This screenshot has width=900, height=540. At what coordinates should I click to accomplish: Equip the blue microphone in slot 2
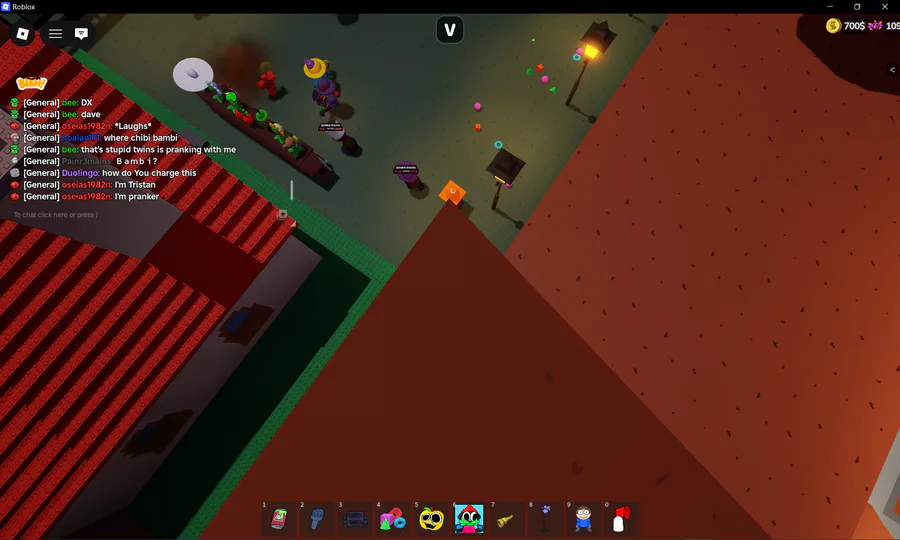pyautogui.click(x=317, y=519)
